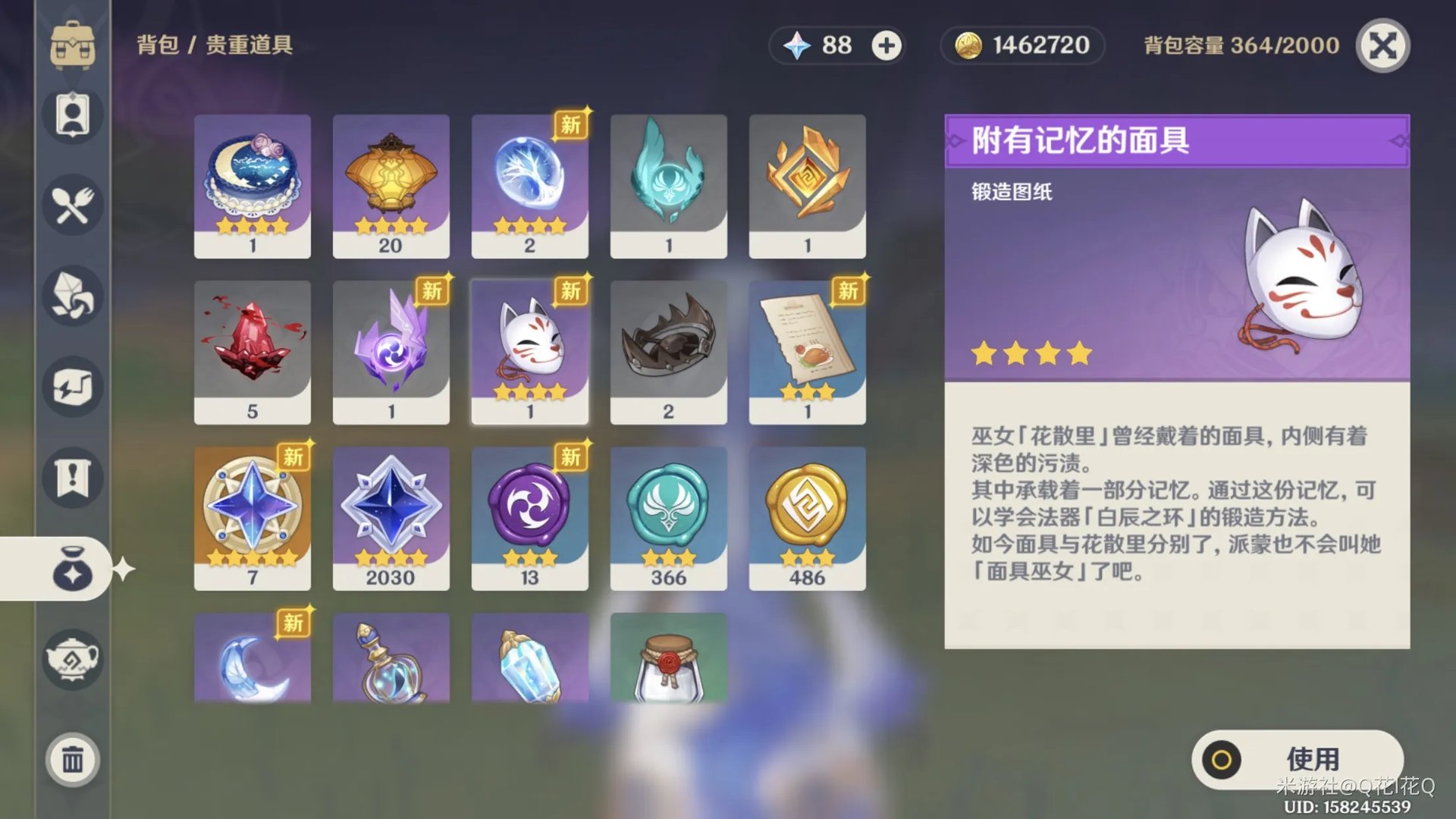Select the character profile icon in sidebar
Screen dimensions: 1456x819
[x=72, y=114]
